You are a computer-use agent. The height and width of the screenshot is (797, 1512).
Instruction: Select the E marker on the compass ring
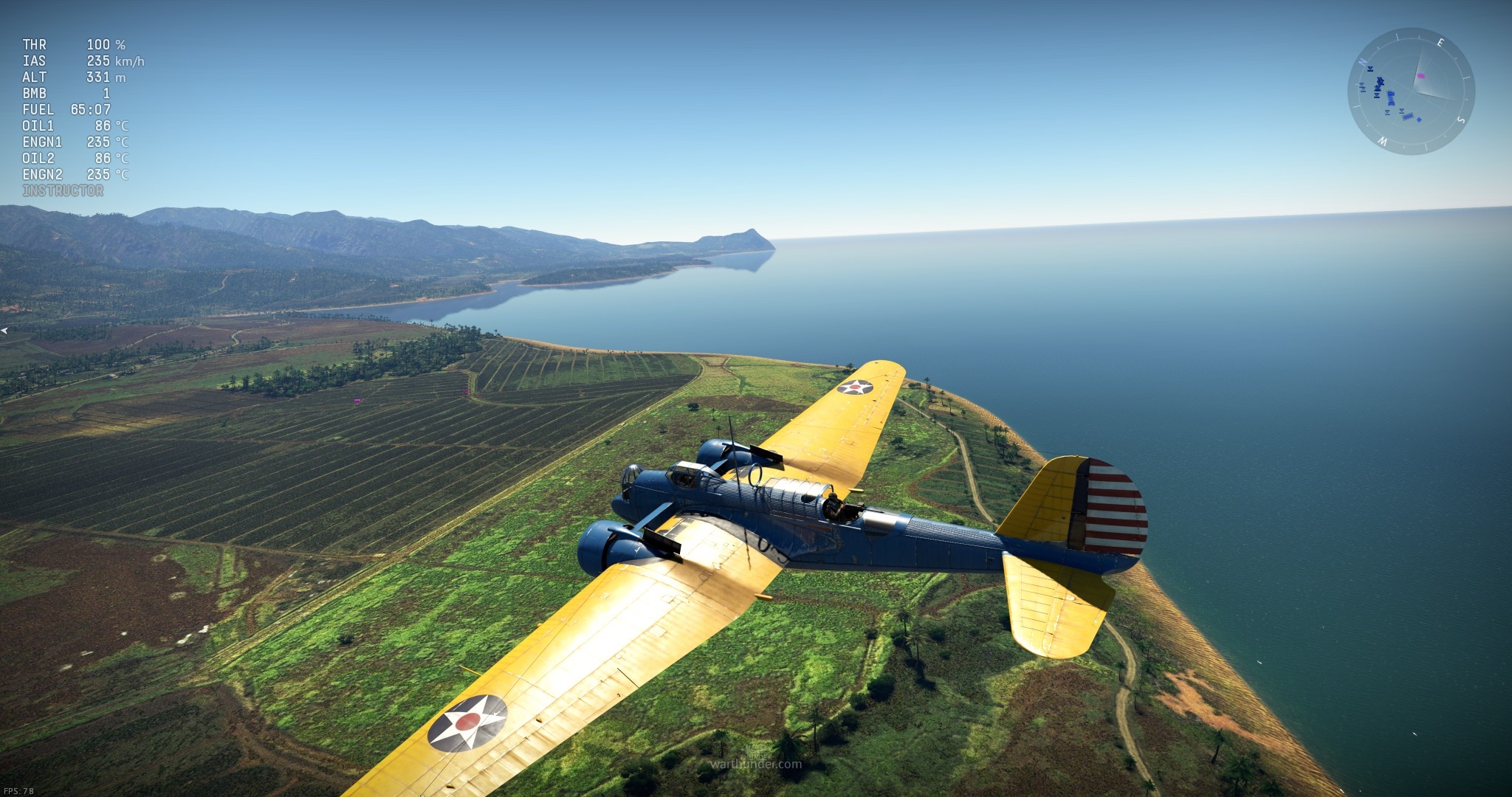(1440, 42)
